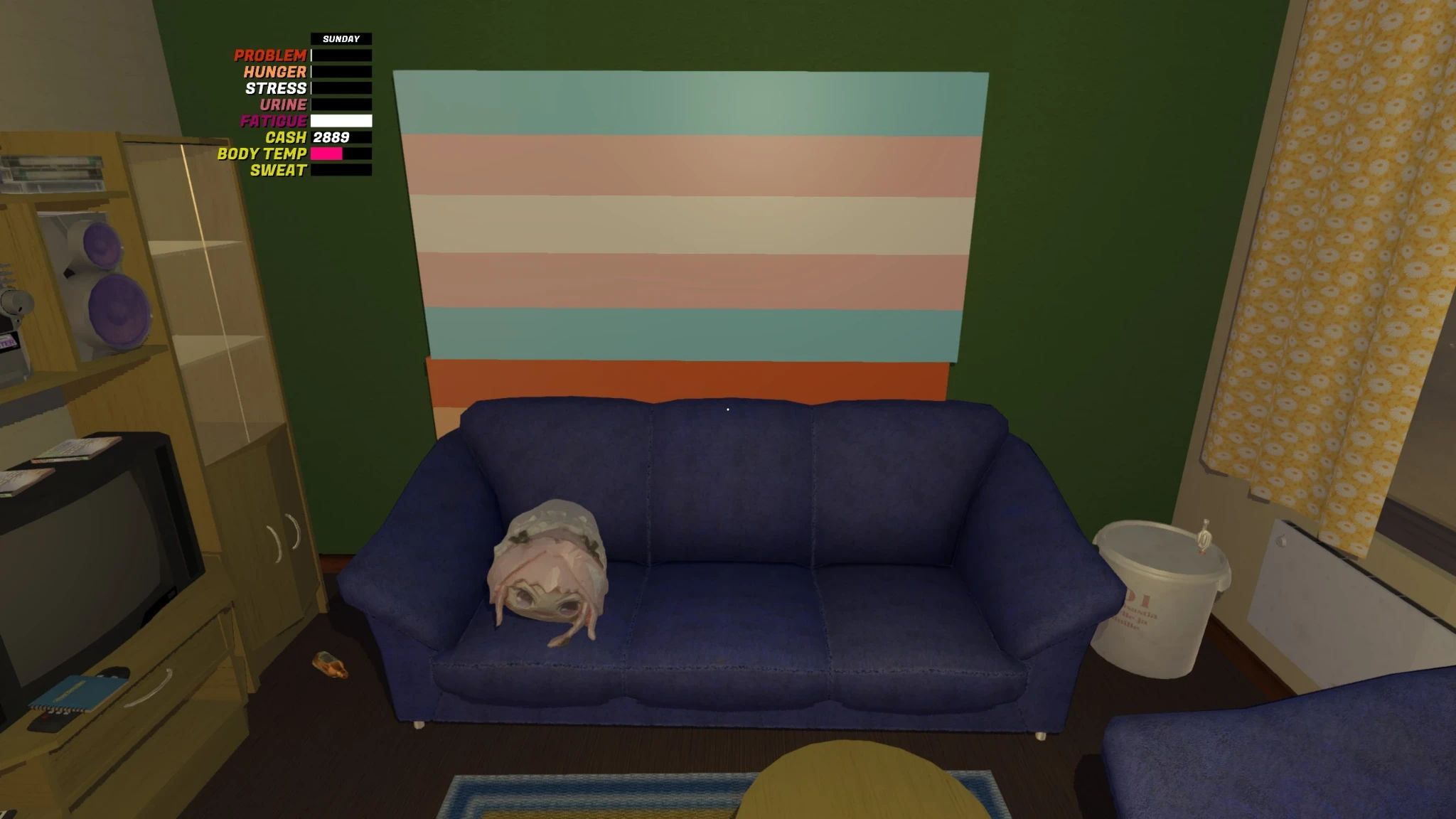Click the HUNGER stat bar
This screenshot has height=819, width=1456.
pyautogui.click(x=341, y=71)
